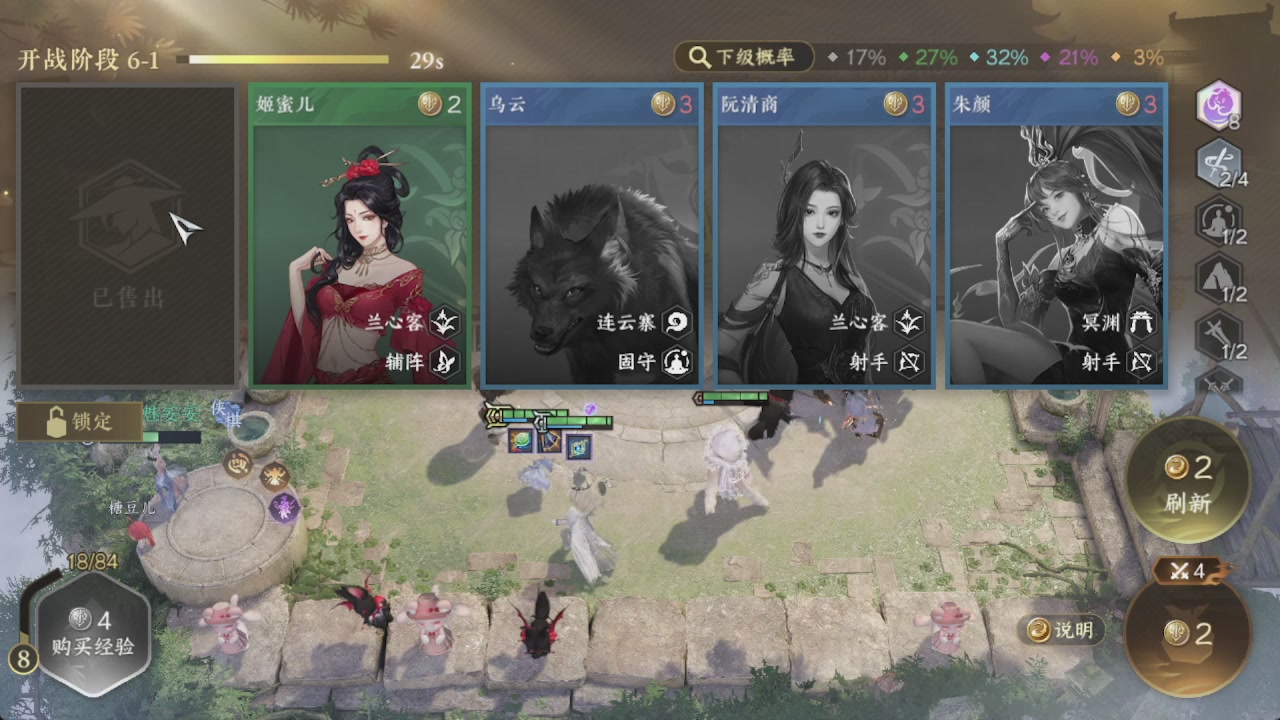
Task: Pick the 朱颜 hero card
Action: point(1056,236)
